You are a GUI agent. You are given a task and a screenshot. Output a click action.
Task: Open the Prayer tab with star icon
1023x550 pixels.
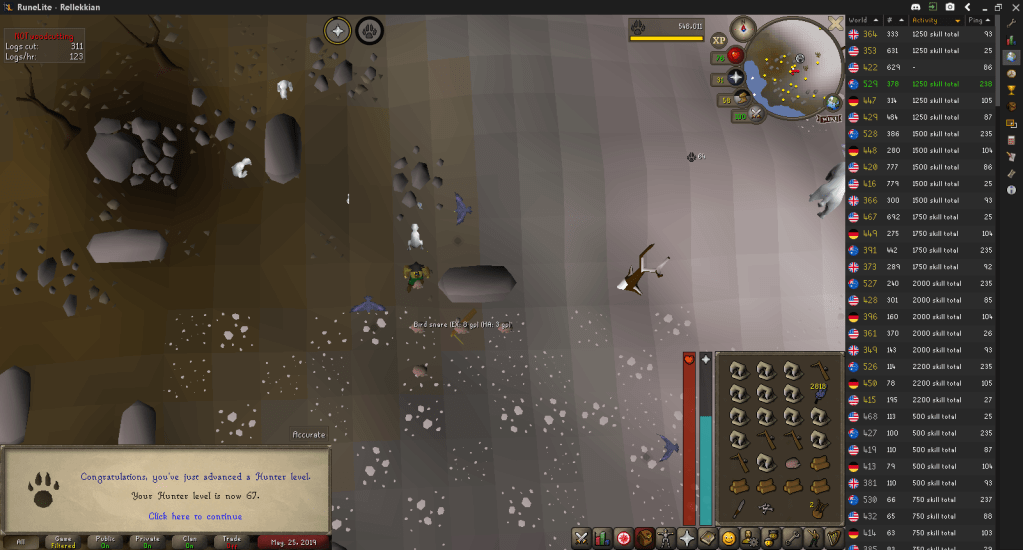coord(688,538)
